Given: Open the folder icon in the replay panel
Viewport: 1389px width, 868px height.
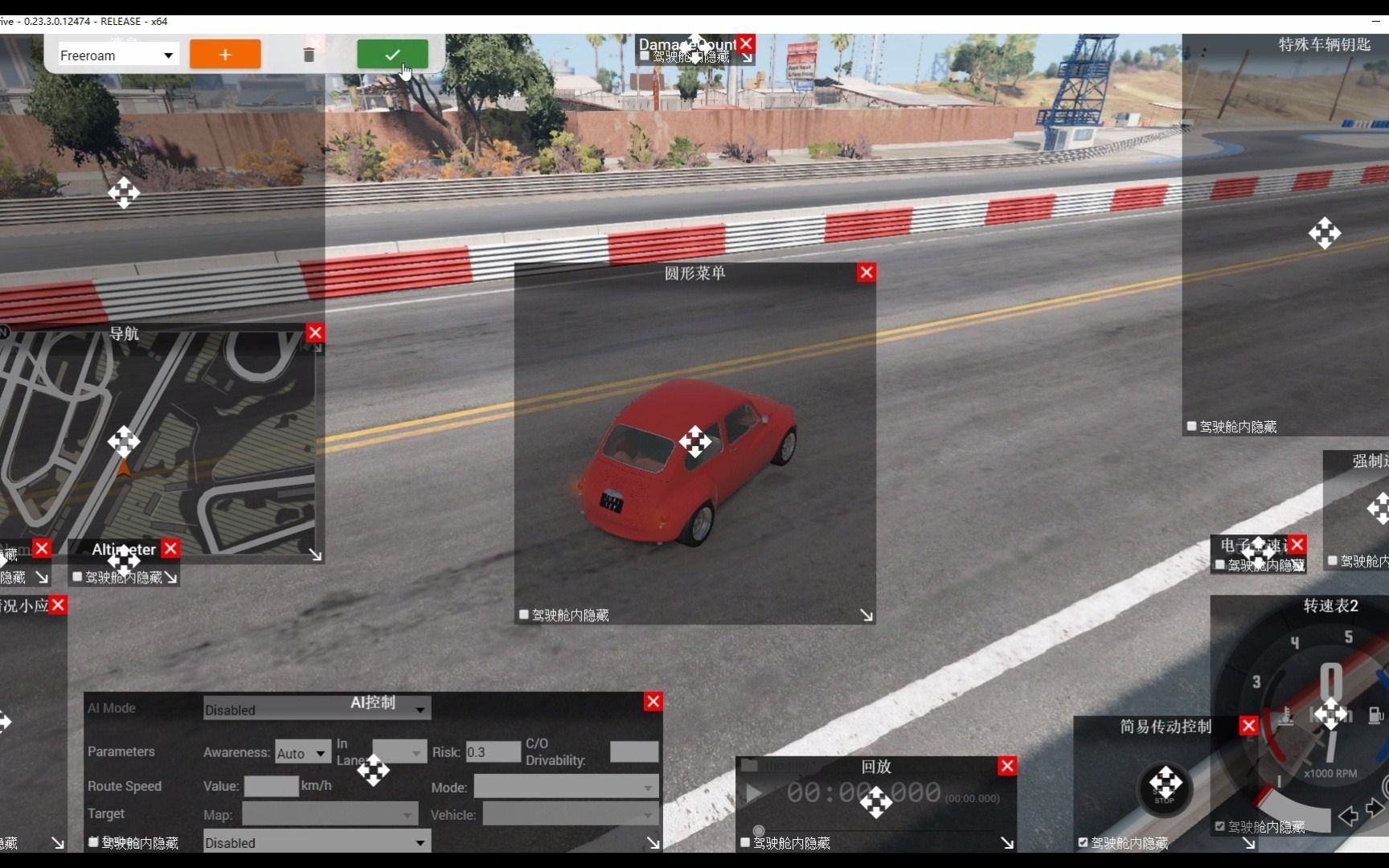Looking at the screenshot, I should coord(751,766).
